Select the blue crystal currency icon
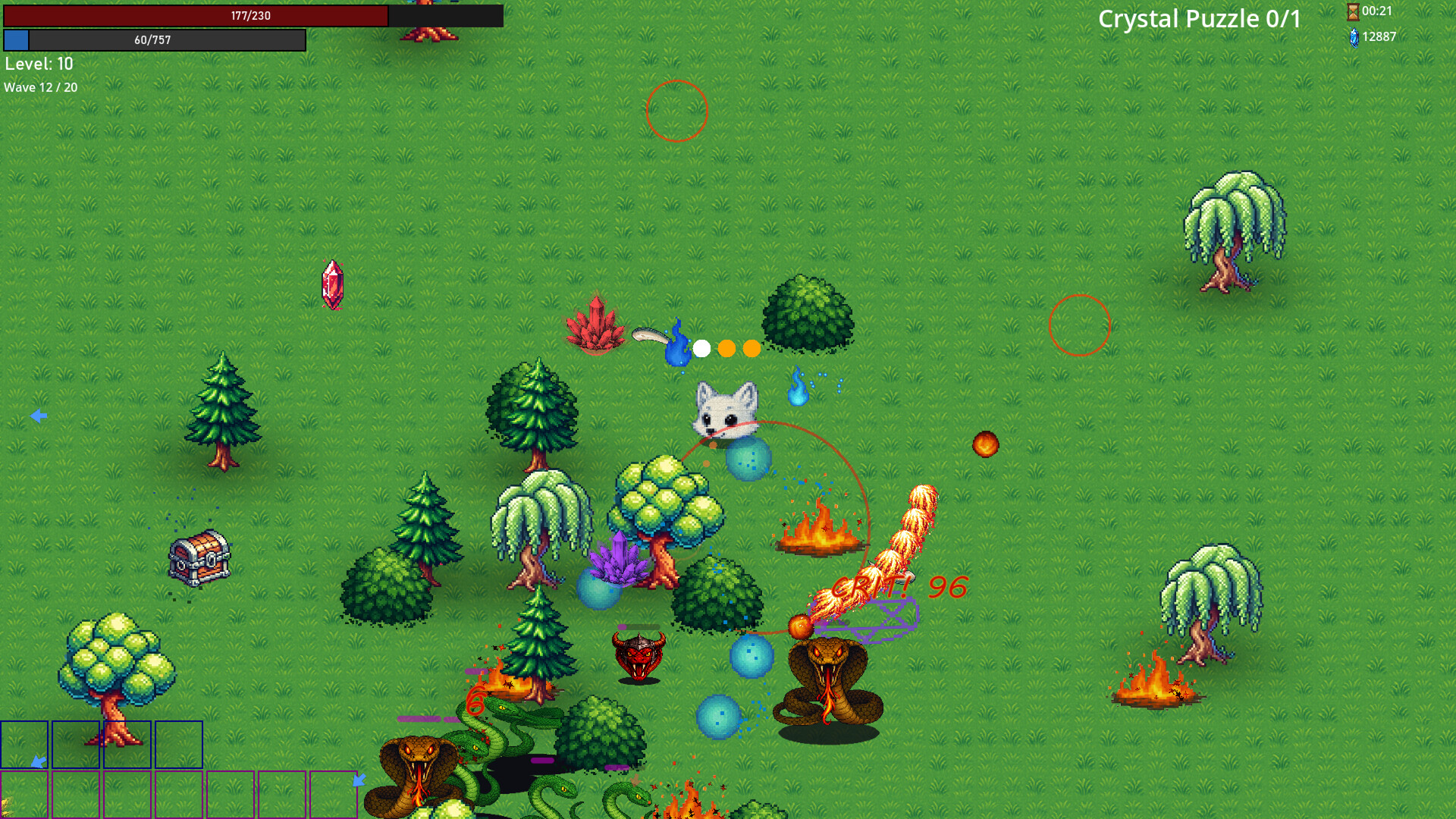This screenshot has height=819, width=1456. pos(1354,36)
